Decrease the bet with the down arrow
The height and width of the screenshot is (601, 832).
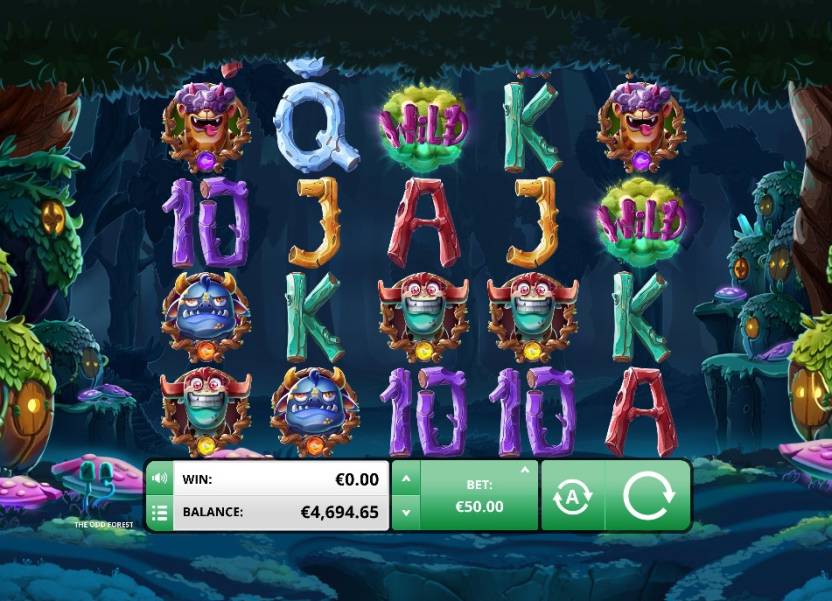[405, 513]
